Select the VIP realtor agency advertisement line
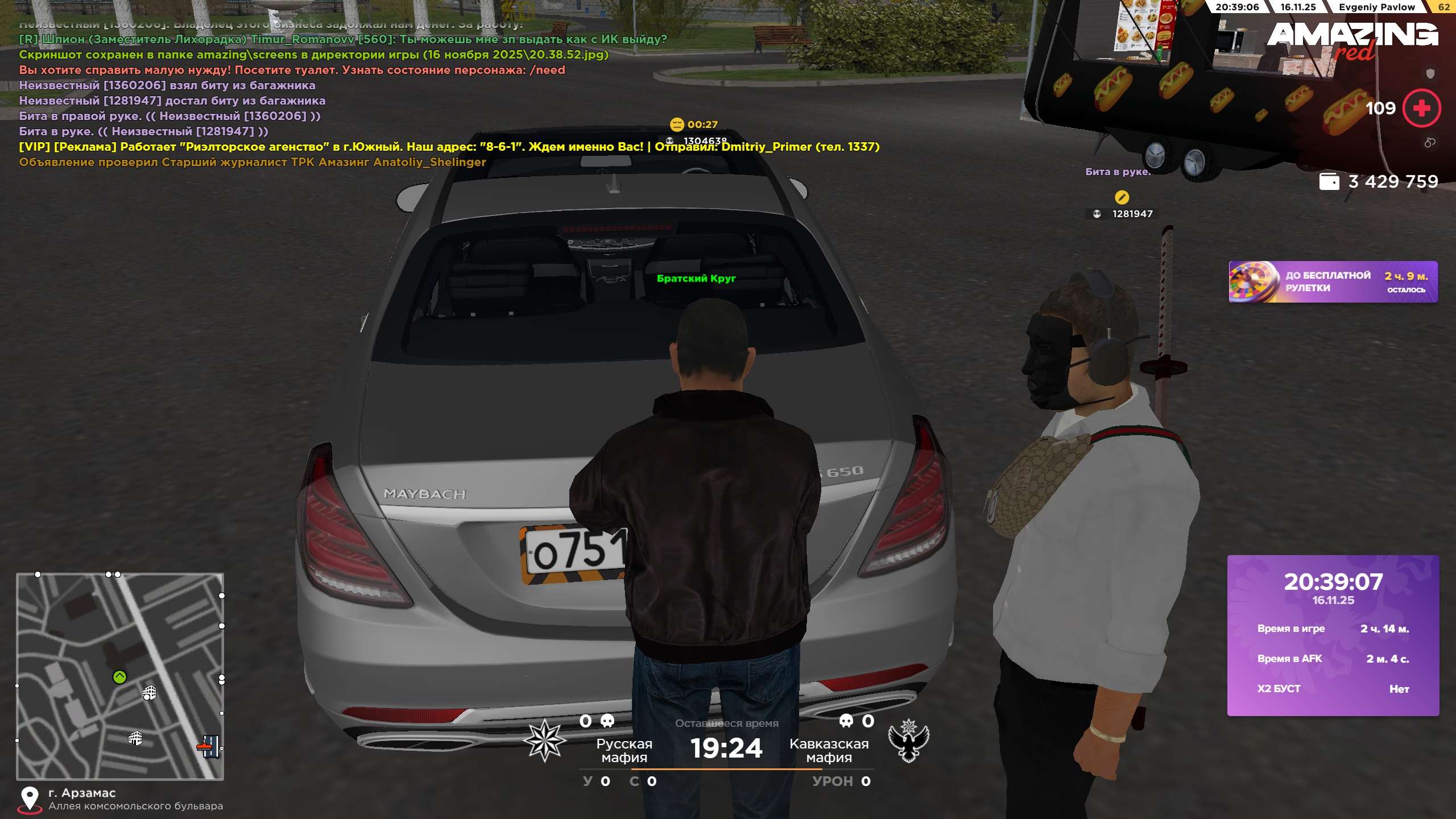This screenshot has width=1456, height=819. point(449,147)
